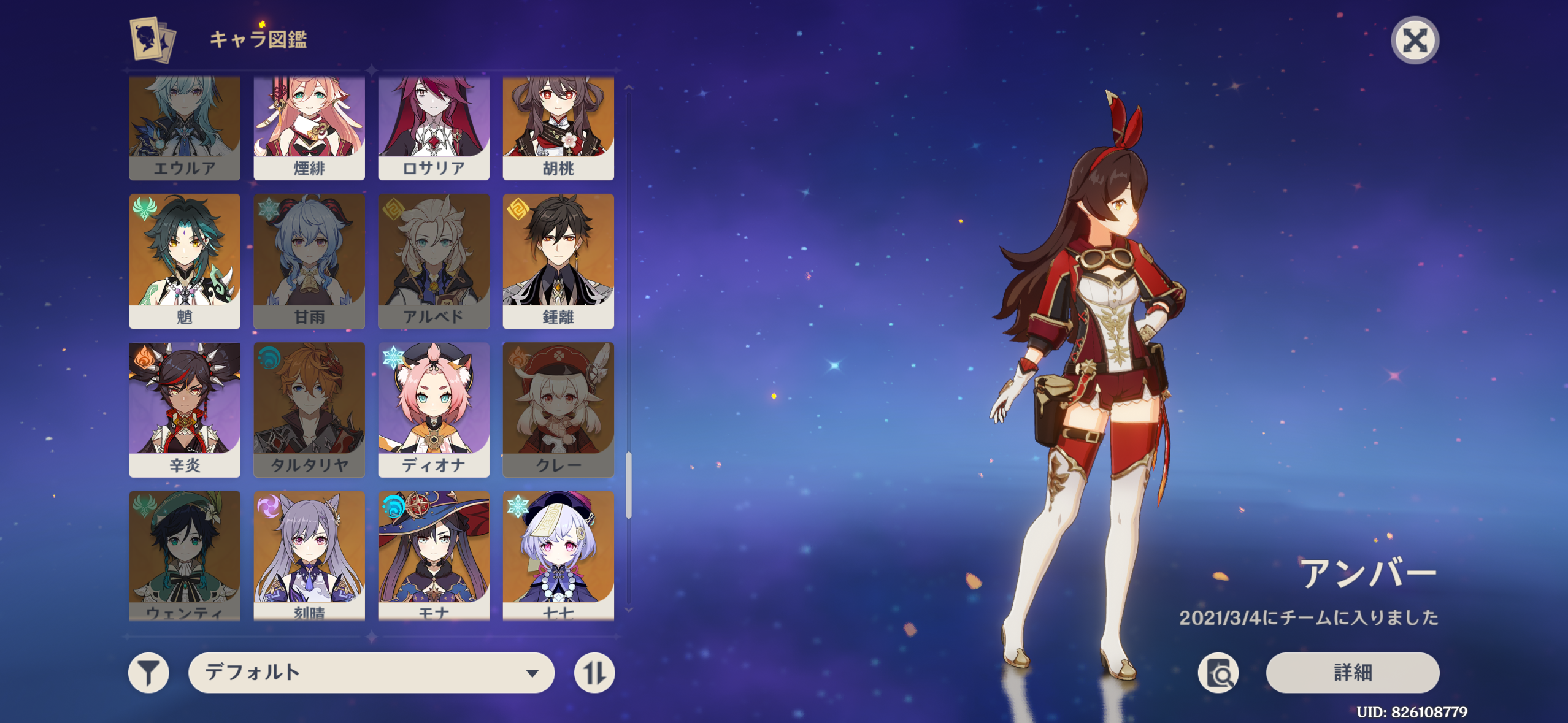Select the 辛炎 character card
The image size is (1568, 723).
(185, 409)
